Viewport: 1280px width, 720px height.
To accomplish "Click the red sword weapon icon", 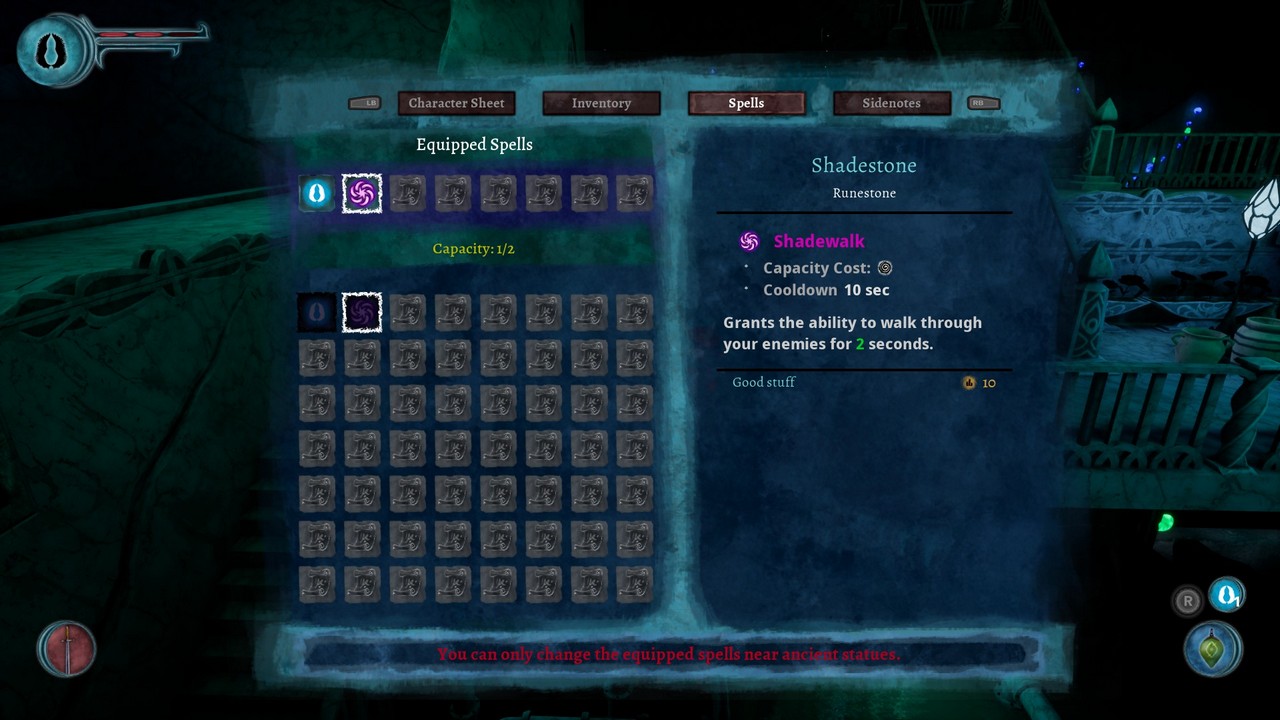I will coord(67,649).
